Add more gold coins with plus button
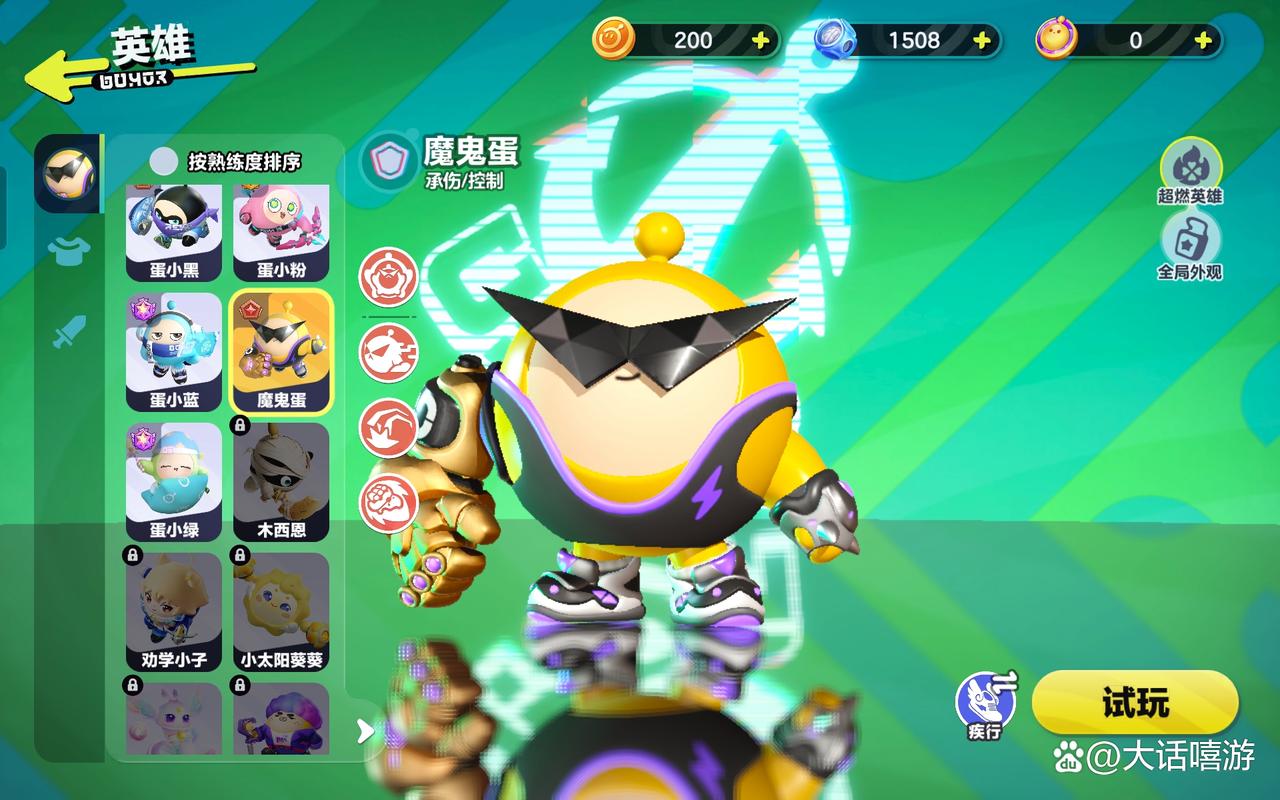Image resolution: width=1280 pixels, height=800 pixels. pos(760,40)
